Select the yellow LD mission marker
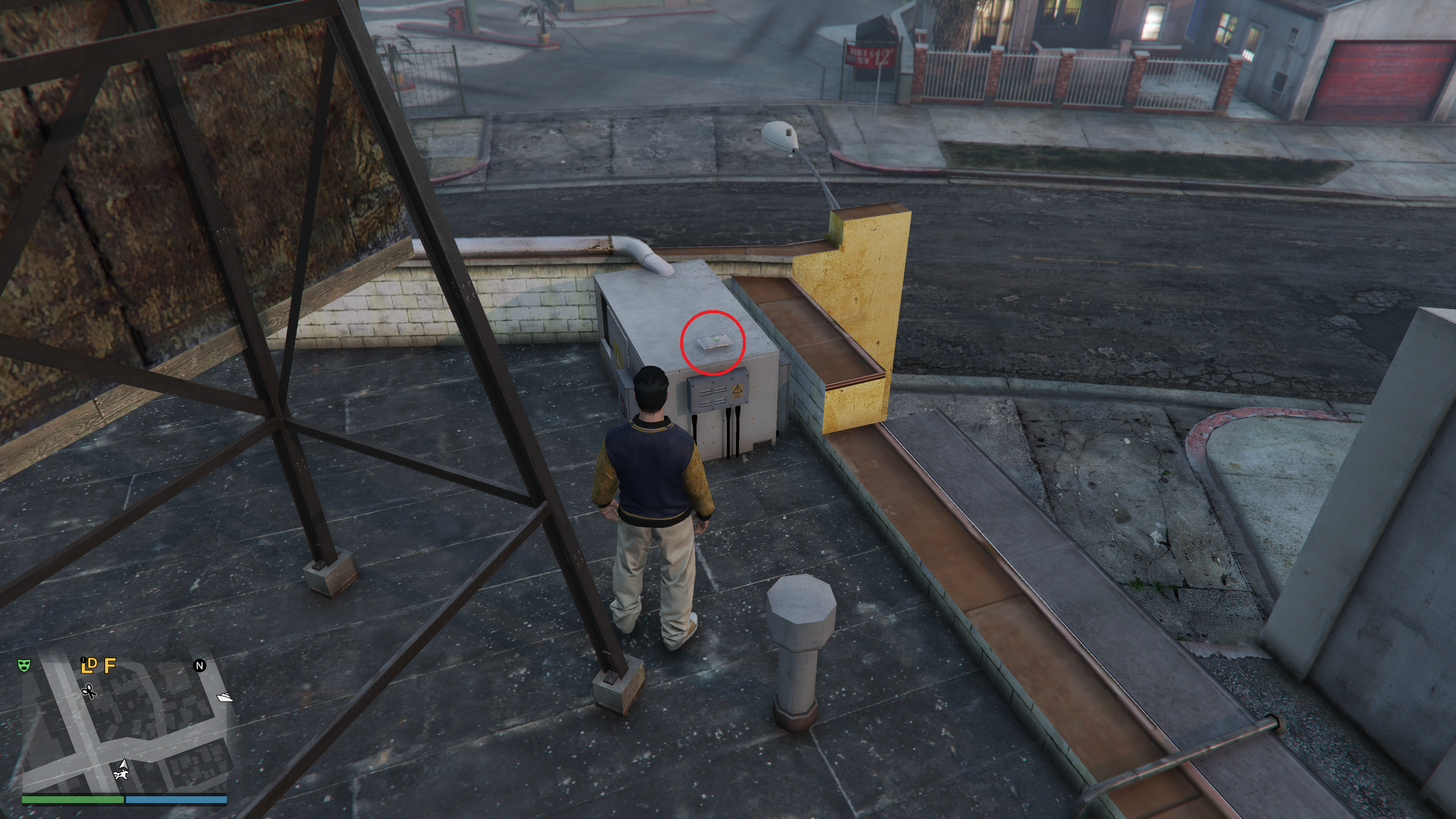The width and height of the screenshot is (1456, 819). (x=89, y=665)
